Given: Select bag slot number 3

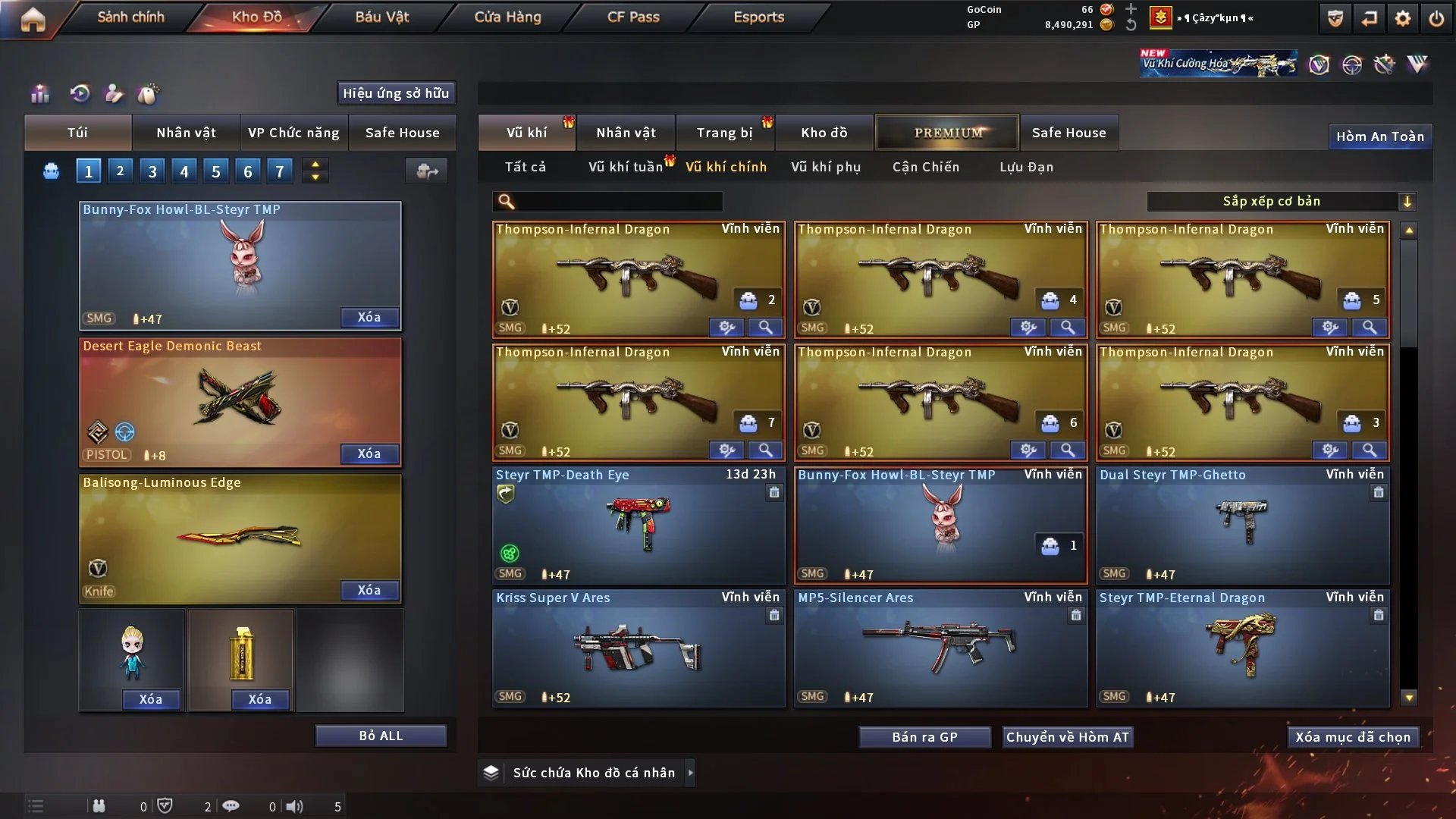Looking at the screenshot, I should [x=152, y=171].
